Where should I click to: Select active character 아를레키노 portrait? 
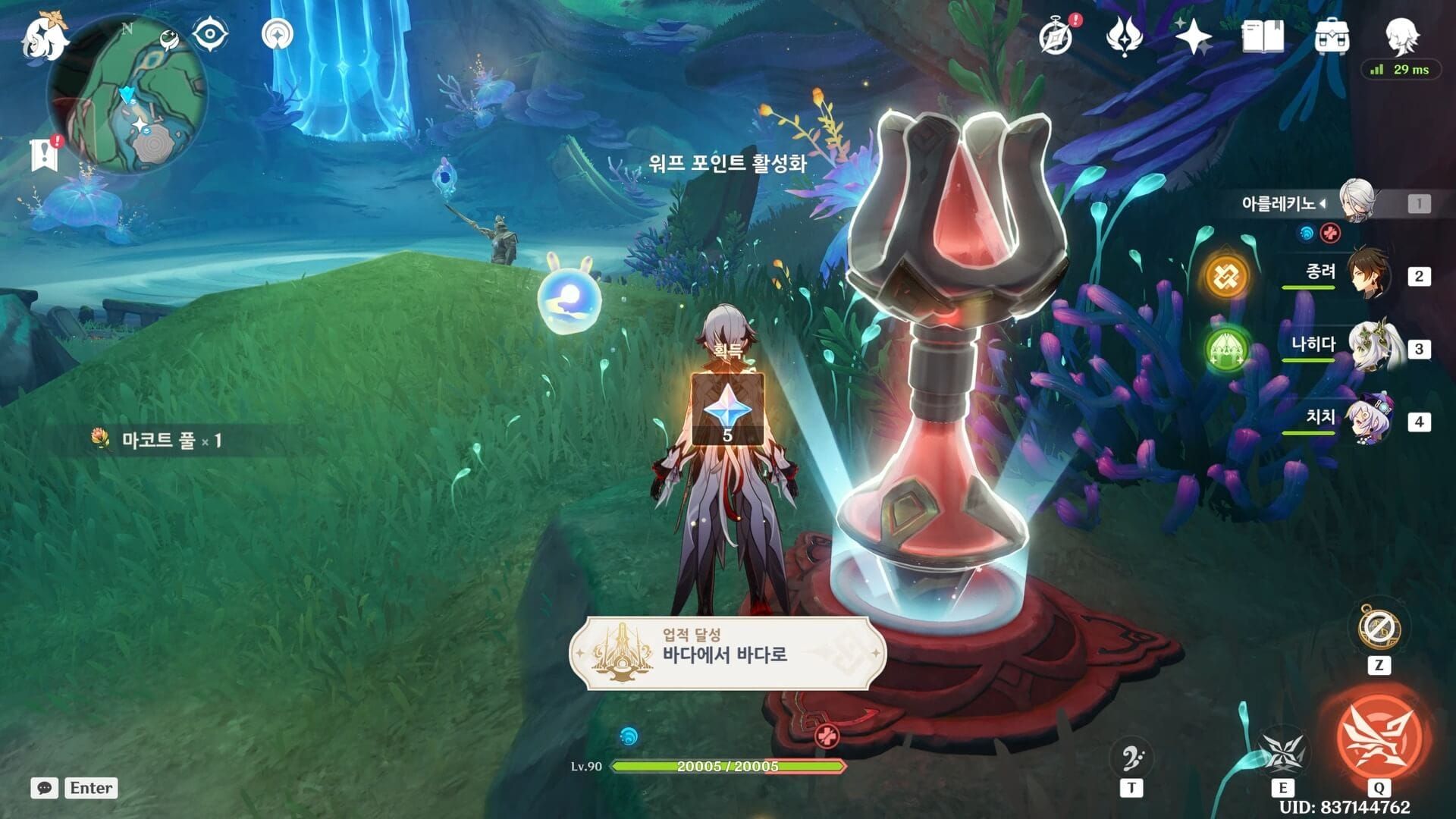tap(1356, 201)
